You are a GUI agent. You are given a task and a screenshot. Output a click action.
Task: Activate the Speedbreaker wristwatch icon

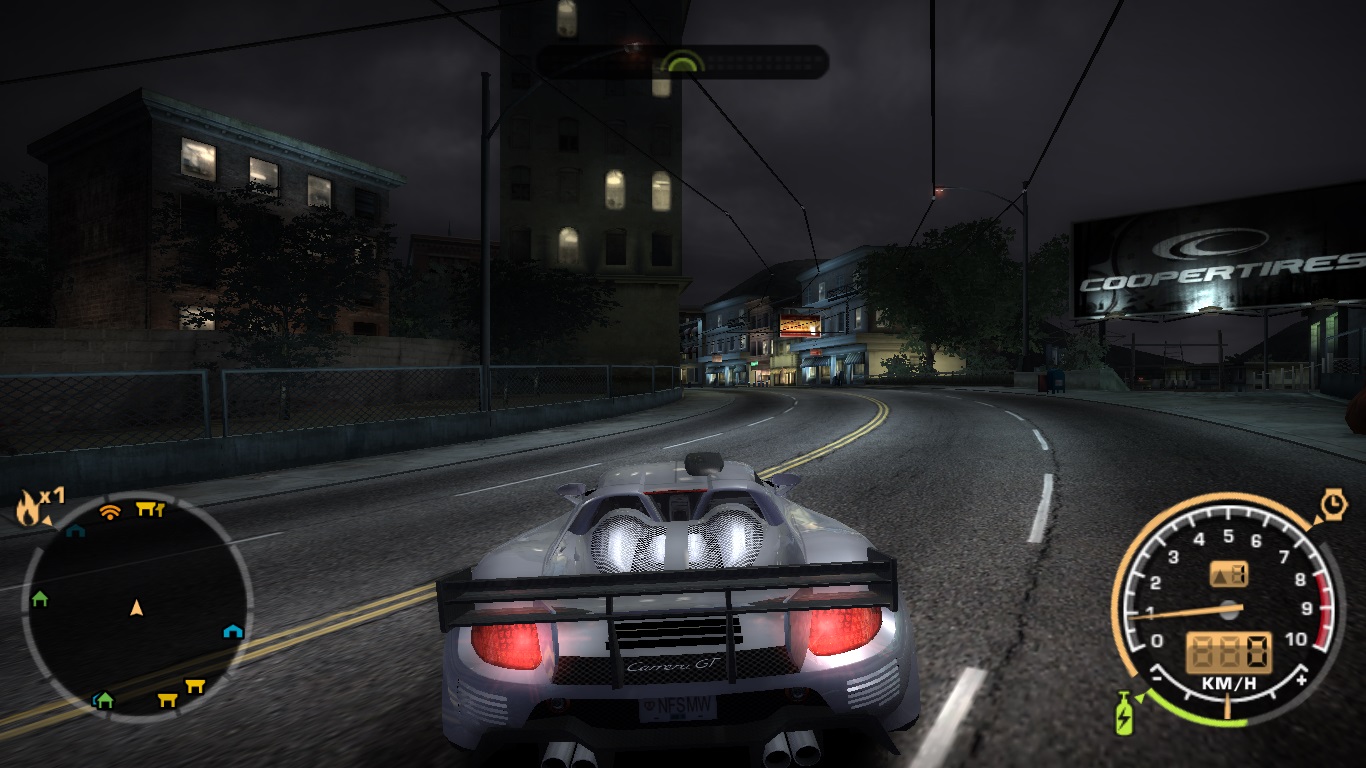point(1333,505)
